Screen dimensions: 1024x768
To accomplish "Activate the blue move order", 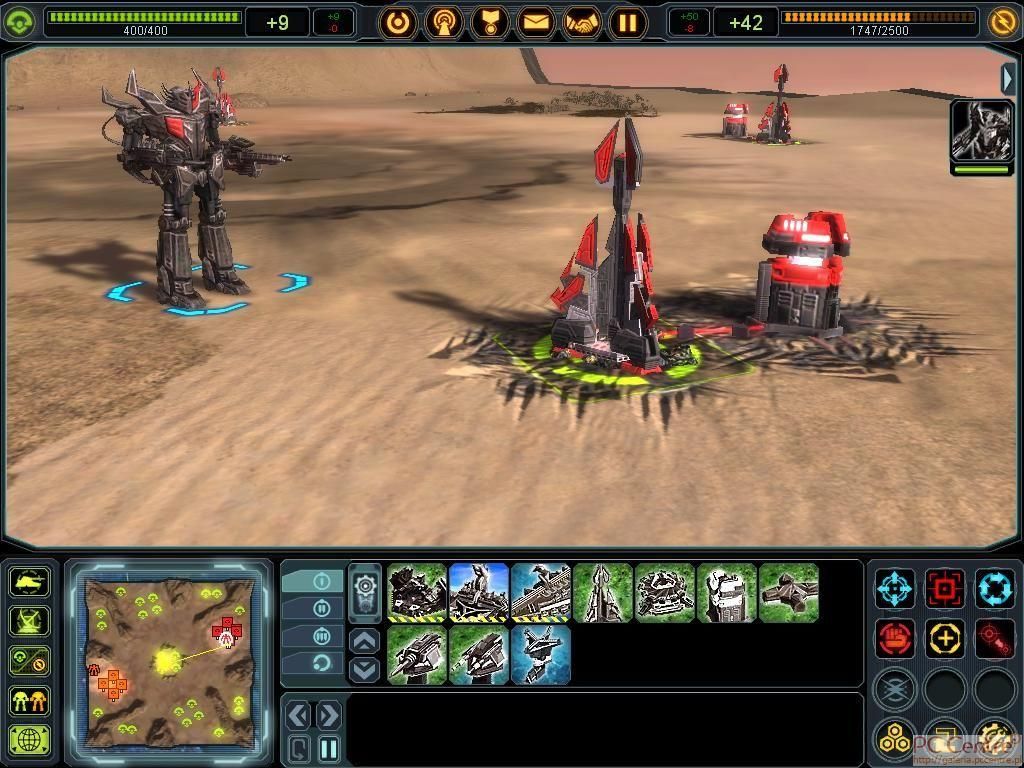I will tap(894, 588).
